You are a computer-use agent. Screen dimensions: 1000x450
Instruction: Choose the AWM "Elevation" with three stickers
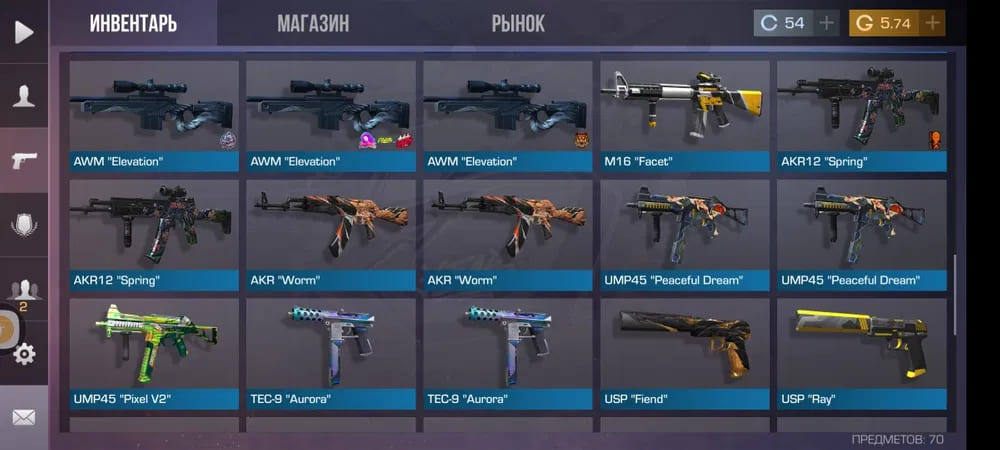[331, 115]
